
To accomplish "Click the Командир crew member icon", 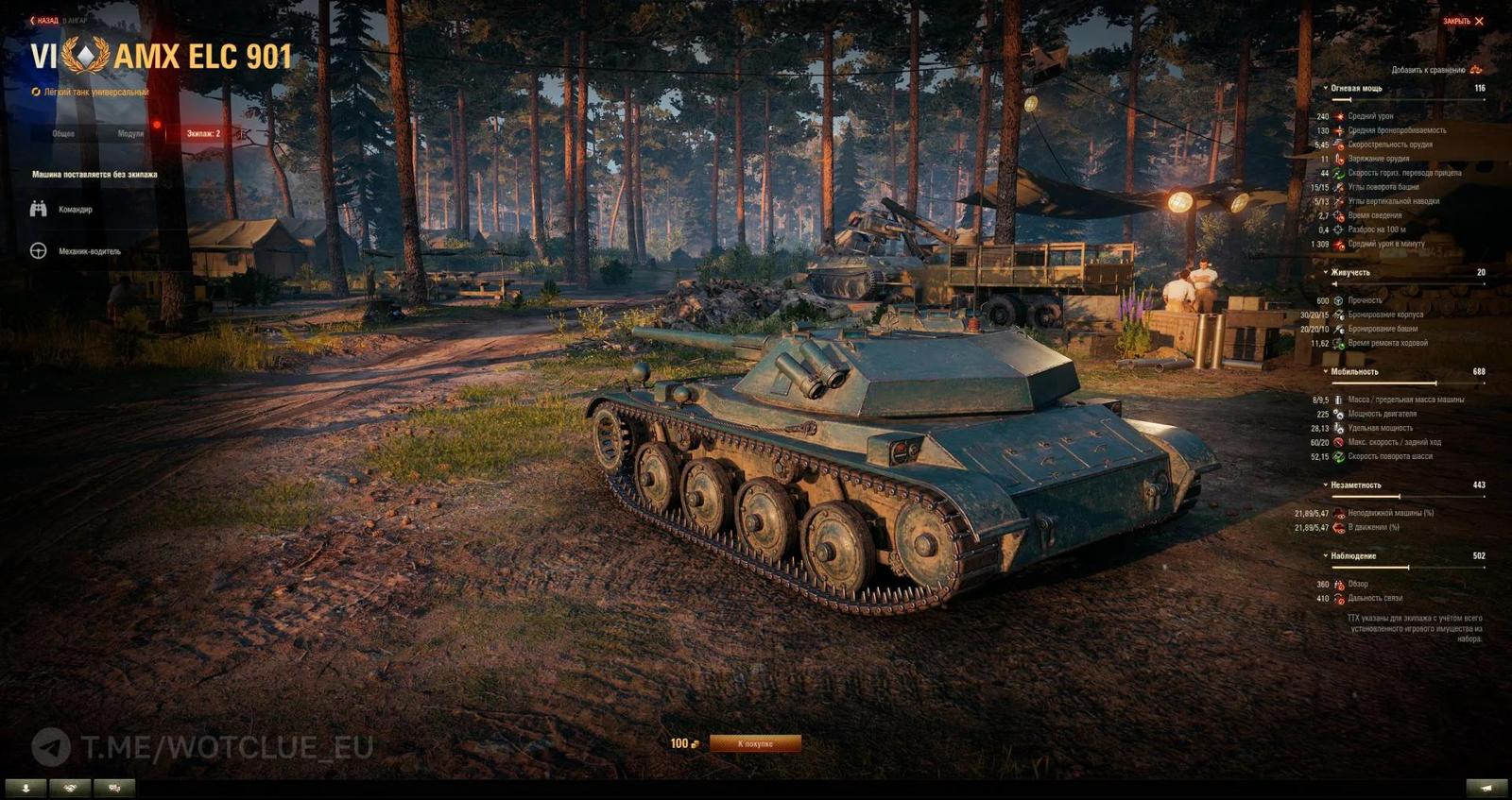I will 38,209.
